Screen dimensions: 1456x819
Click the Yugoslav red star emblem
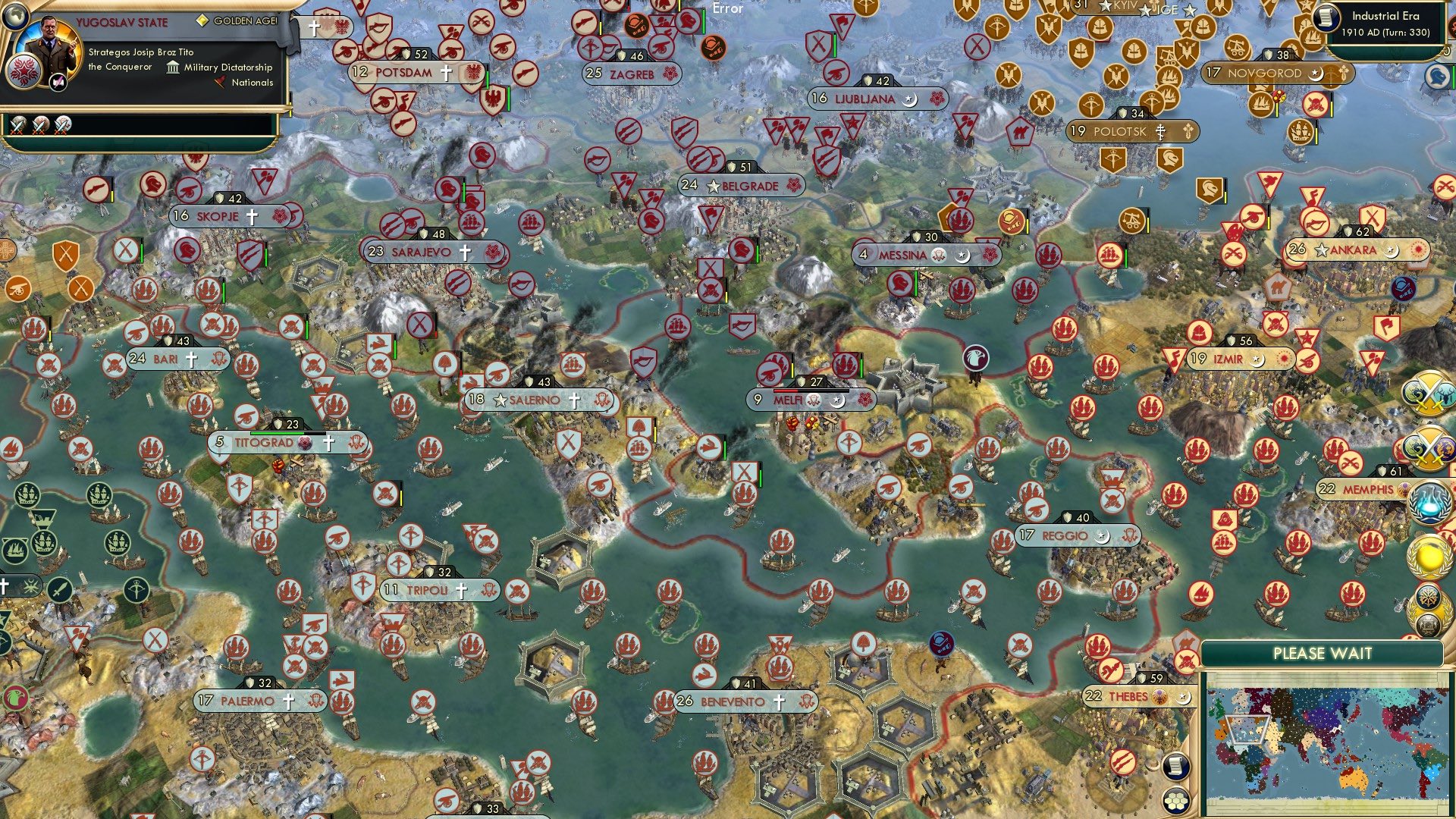tap(25, 73)
